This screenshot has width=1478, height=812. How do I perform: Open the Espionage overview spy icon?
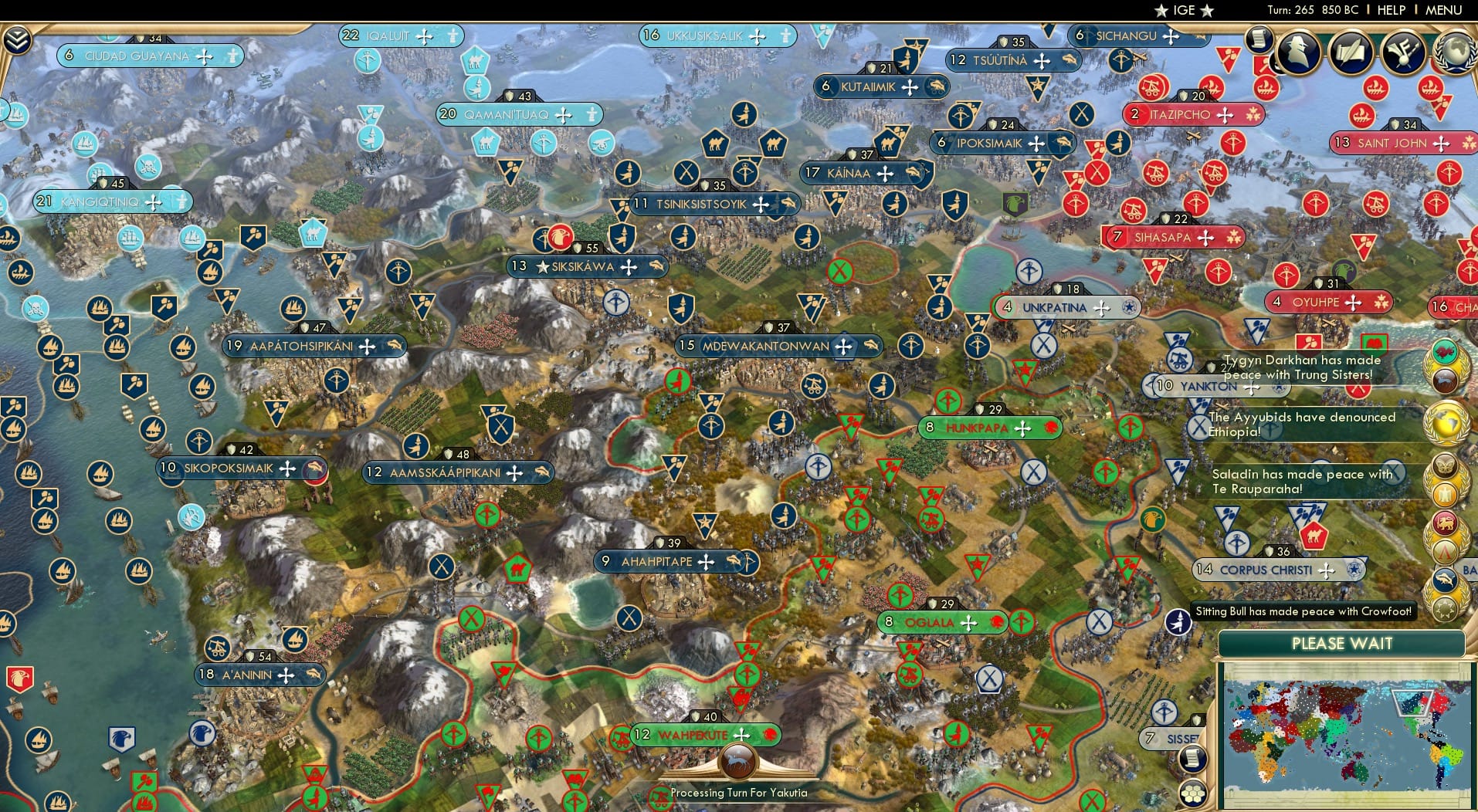click(1297, 52)
